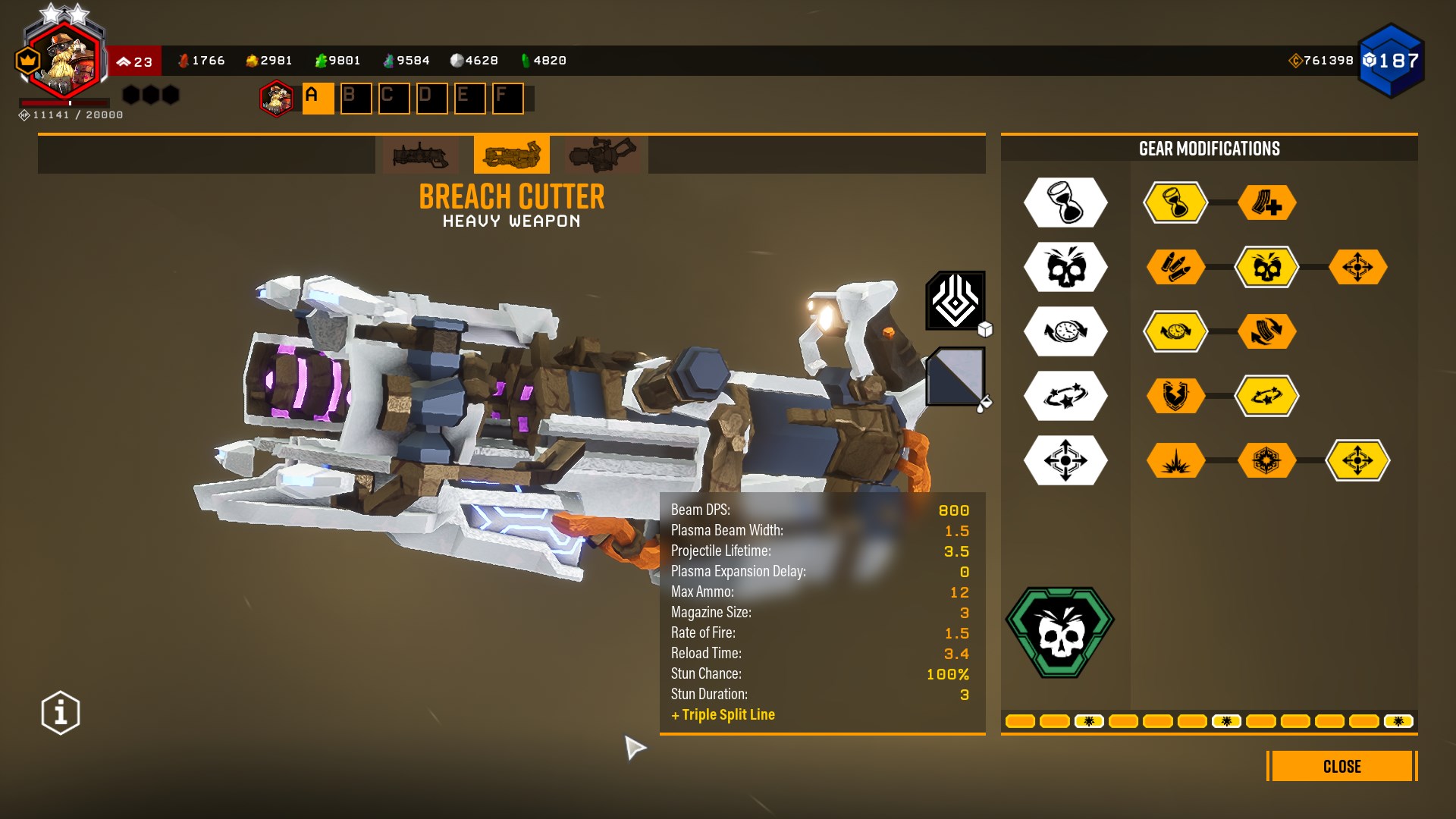
Task: Click the white tier 5 crosshair hexagon
Action: pos(1065,460)
